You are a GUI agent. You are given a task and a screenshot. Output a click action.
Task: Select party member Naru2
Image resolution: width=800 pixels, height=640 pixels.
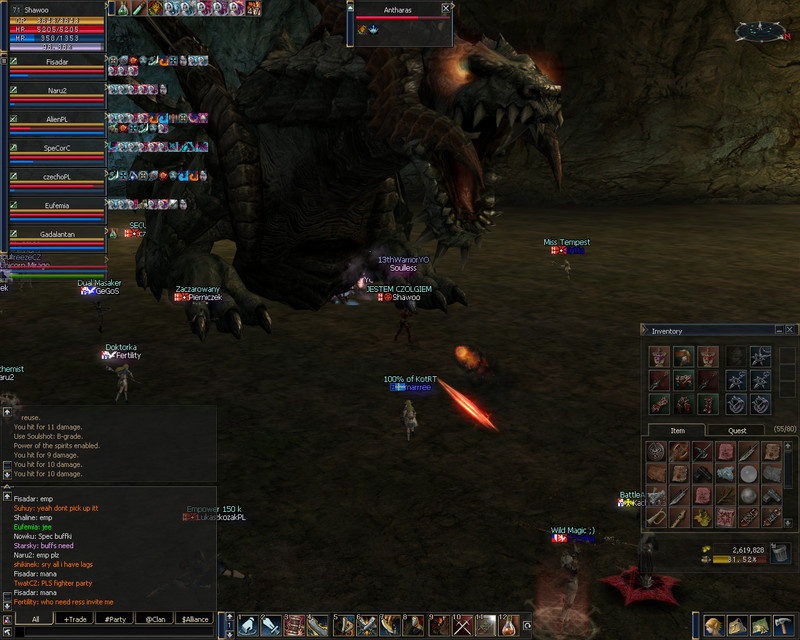pyautogui.click(x=57, y=90)
